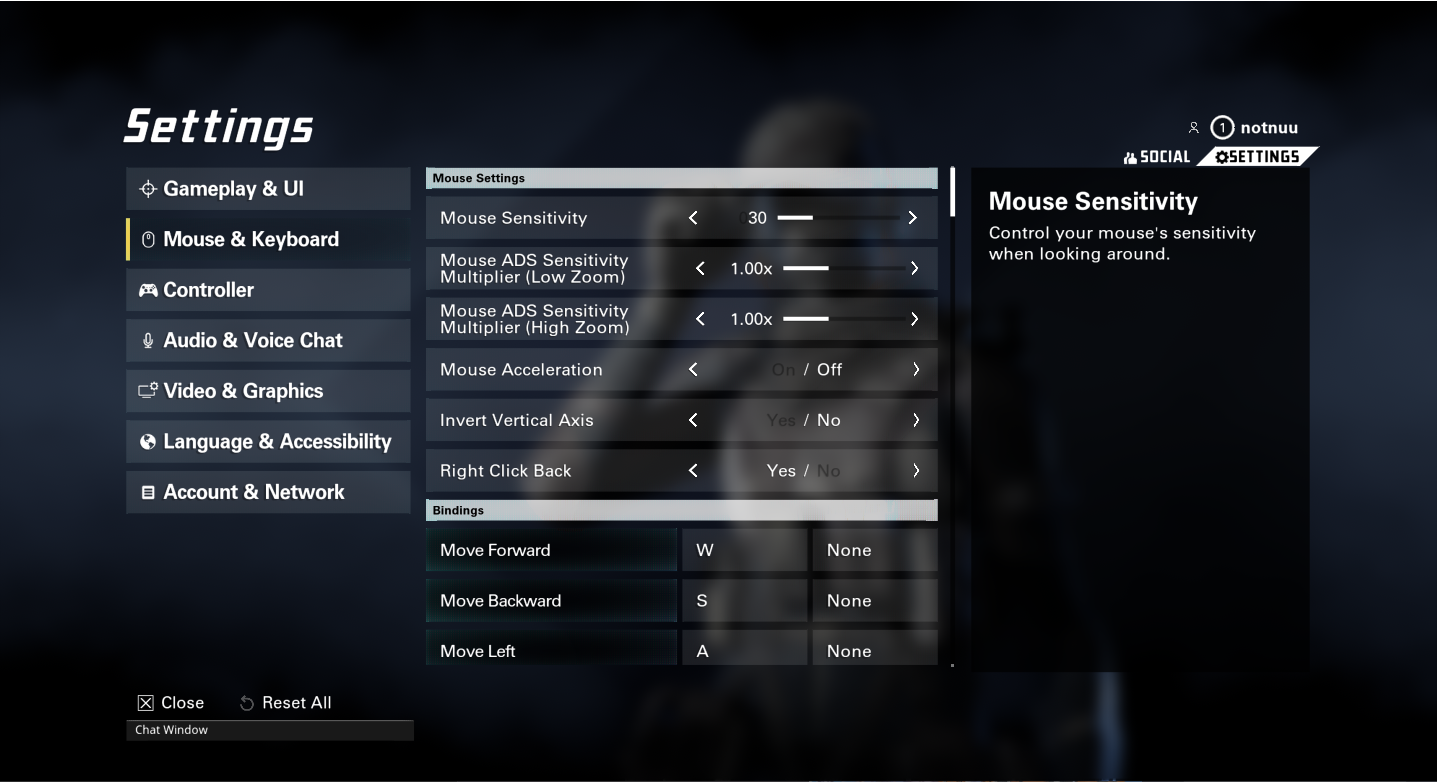Switch to the SOCIAL tab

pyautogui.click(x=1157, y=156)
